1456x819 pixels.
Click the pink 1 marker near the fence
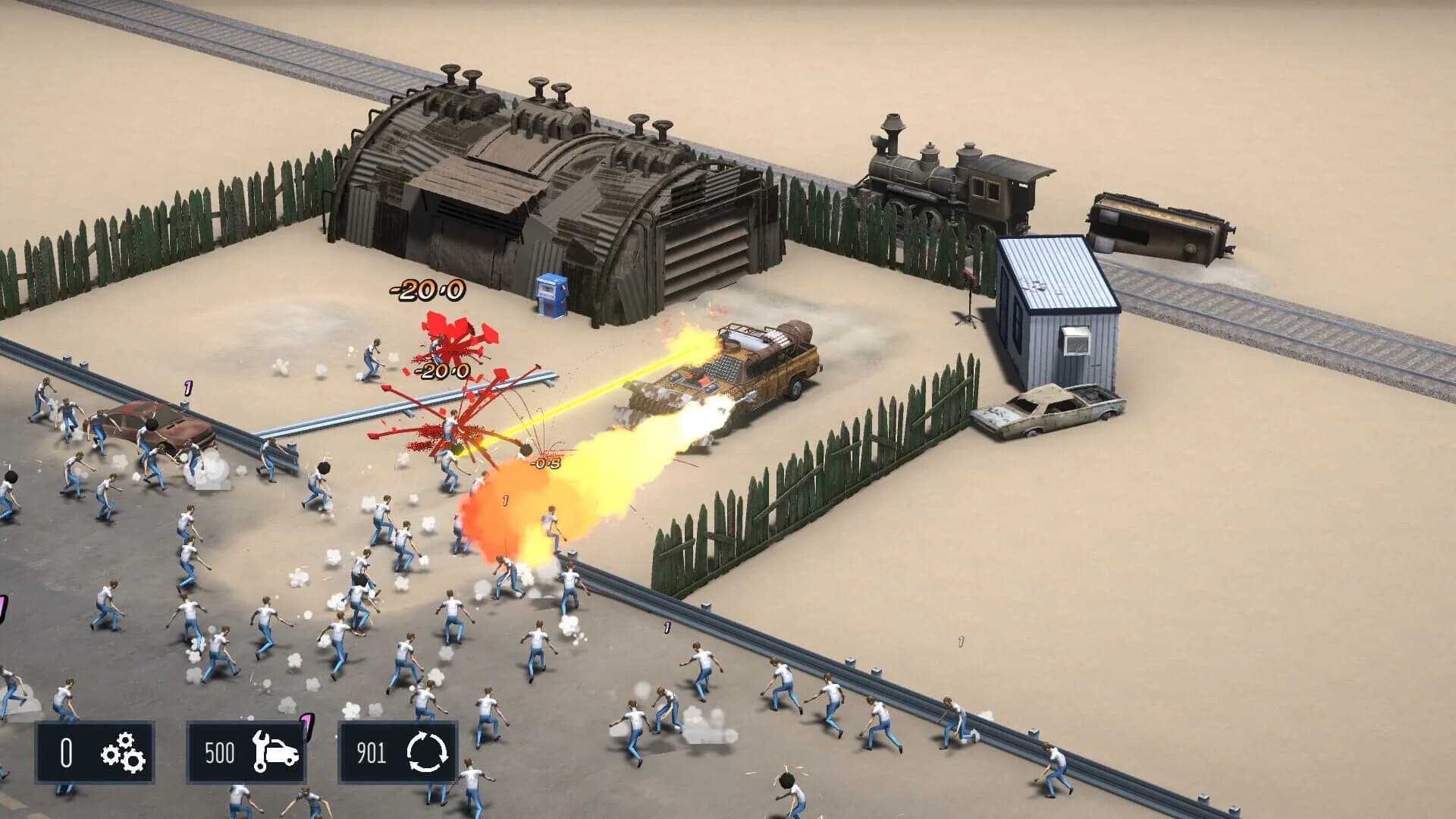coord(668,626)
